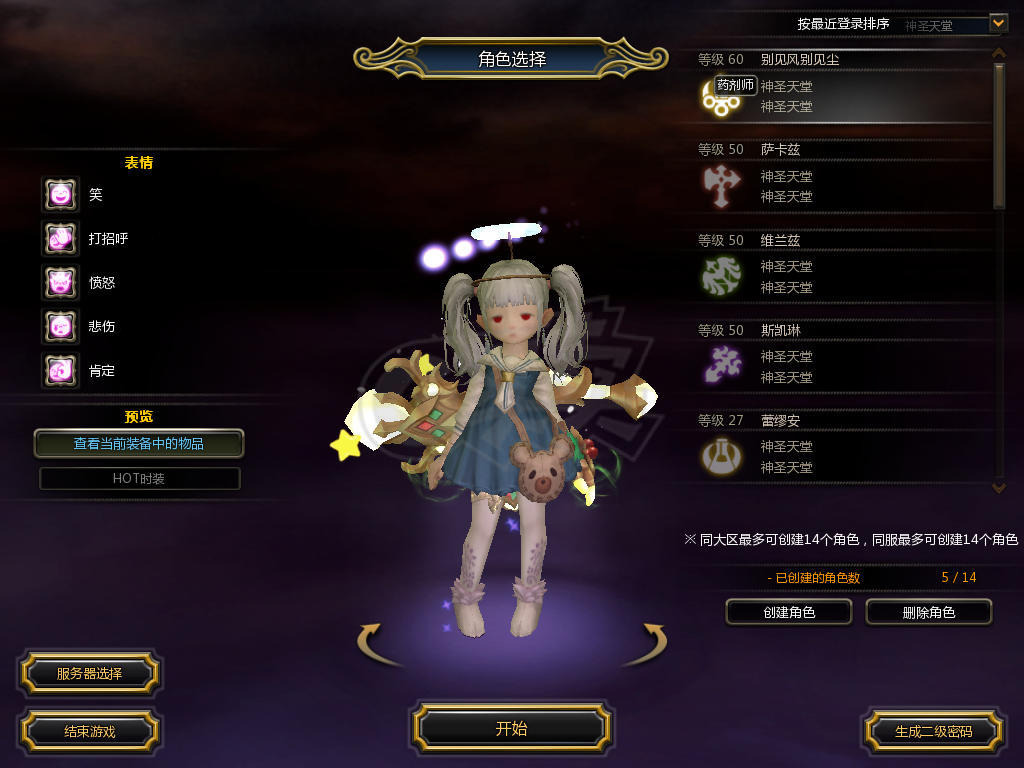Open 生成二级密码 secondary password
Viewport: 1024px width, 768px height.
pos(933,731)
